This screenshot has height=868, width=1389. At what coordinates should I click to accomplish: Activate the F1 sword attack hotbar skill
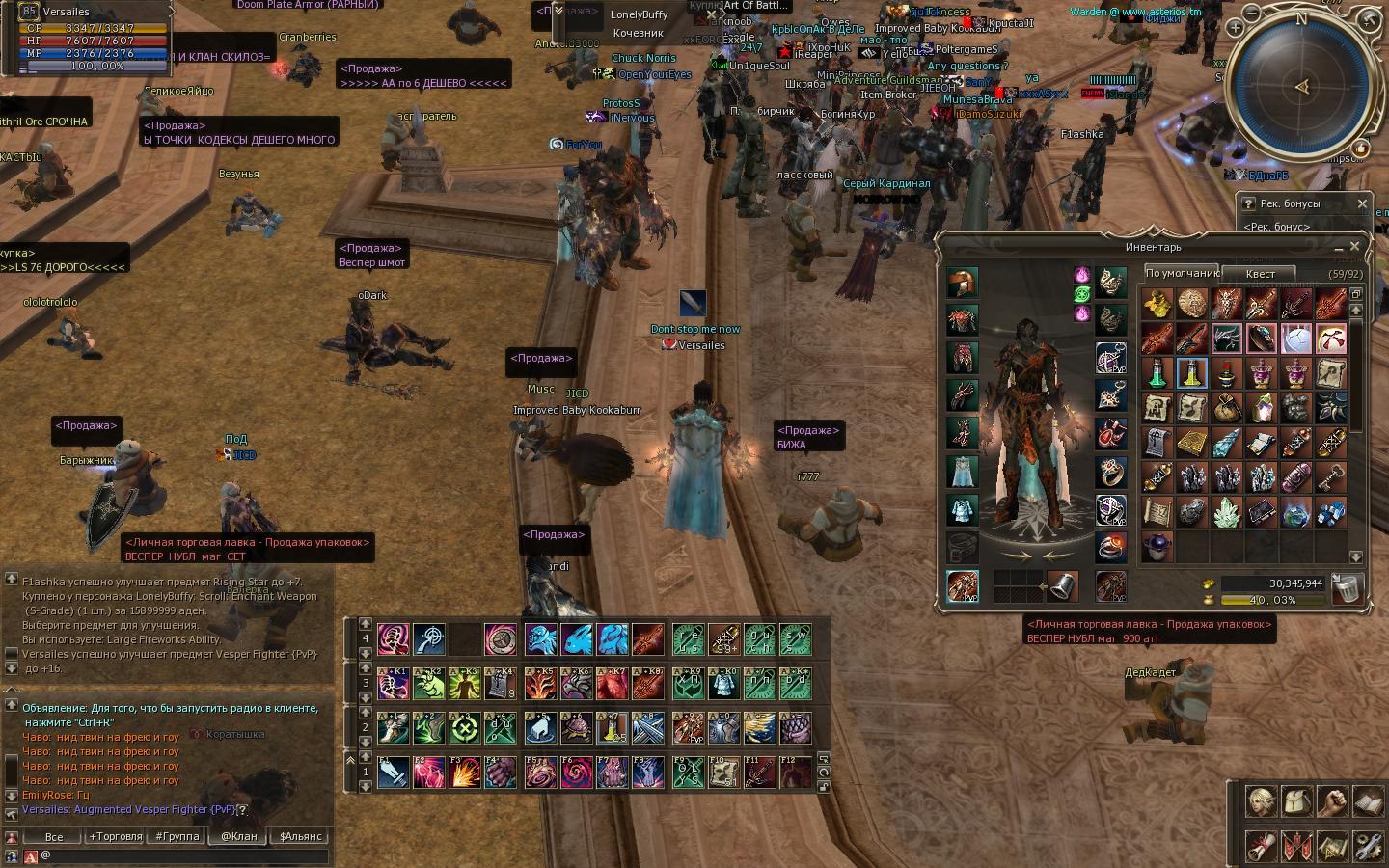pos(393,773)
